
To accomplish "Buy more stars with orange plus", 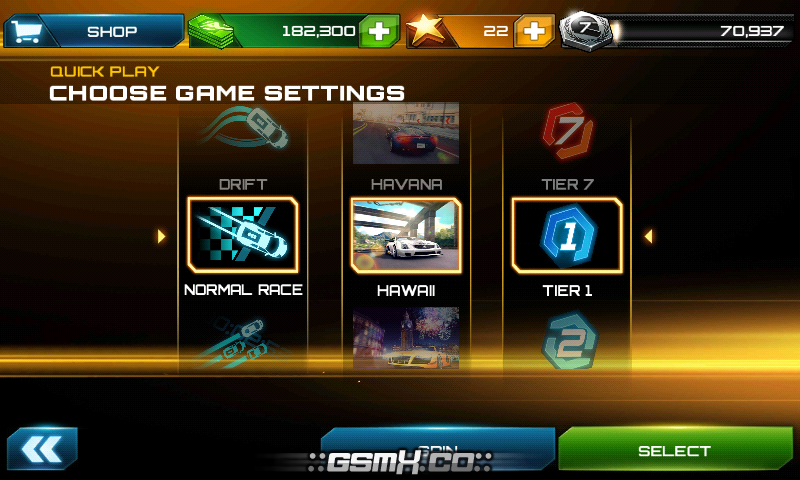I will pyautogui.click(x=534, y=31).
